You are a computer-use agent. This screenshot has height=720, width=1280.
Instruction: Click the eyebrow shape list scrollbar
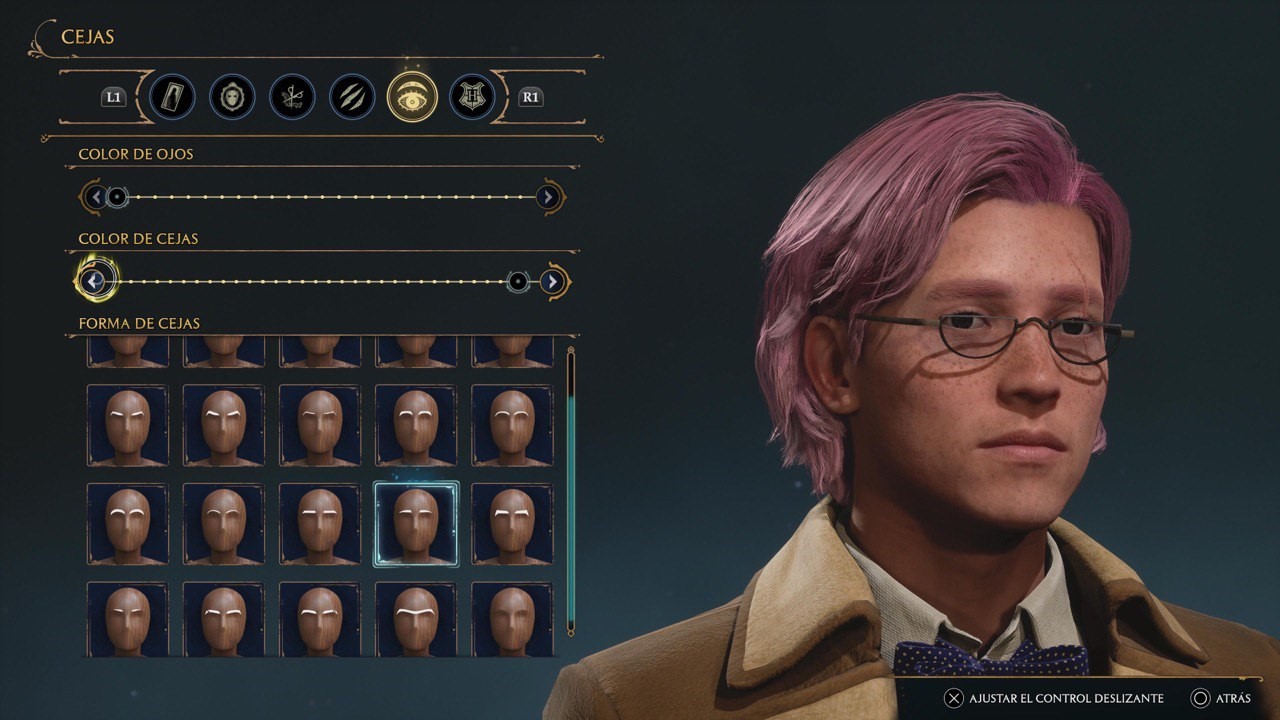pos(571,490)
